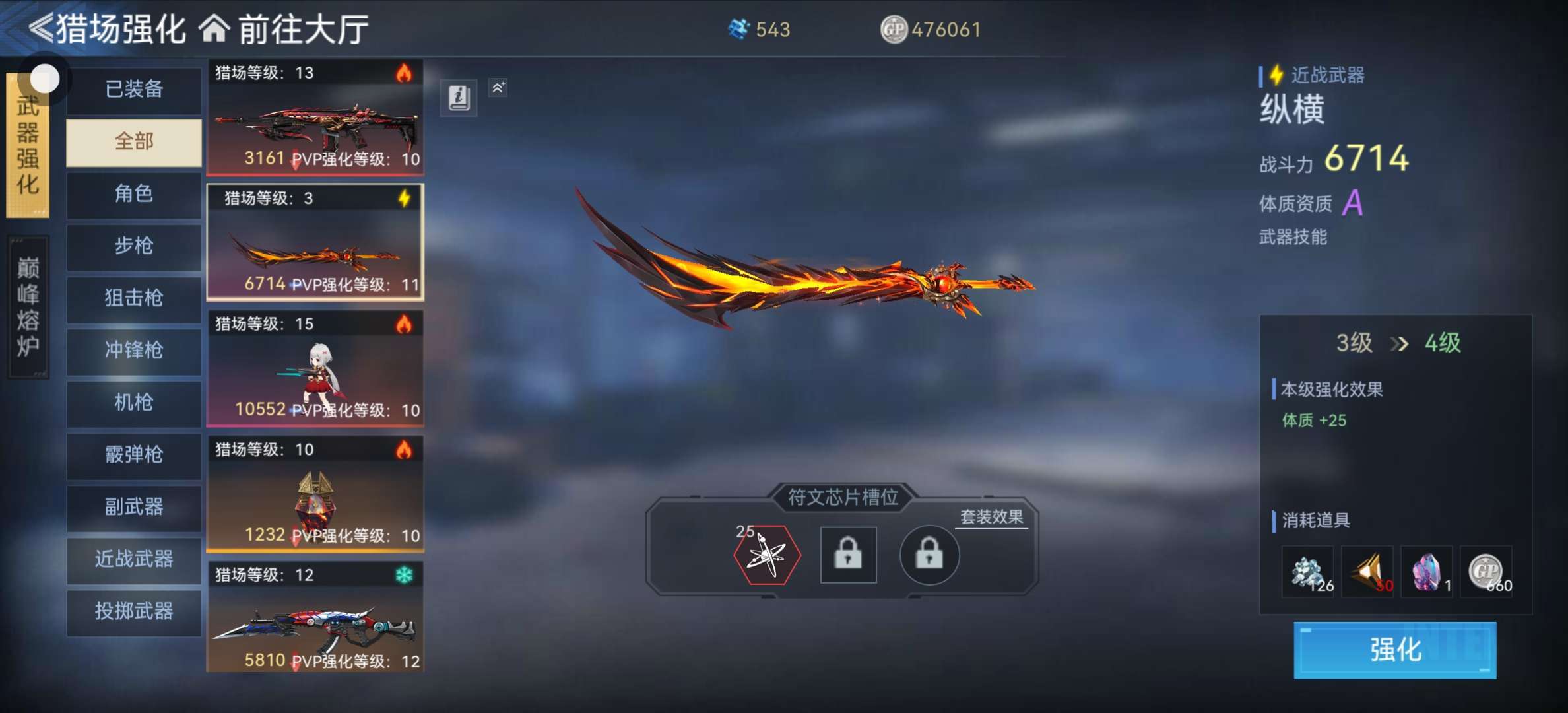
Task: Choose the 狙击枪 category
Action: click(x=134, y=298)
